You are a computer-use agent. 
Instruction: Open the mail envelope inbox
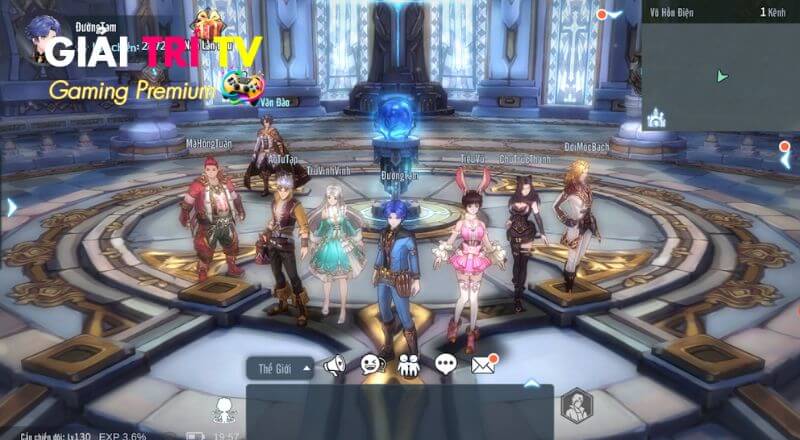pyautogui.click(x=484, y=365)
